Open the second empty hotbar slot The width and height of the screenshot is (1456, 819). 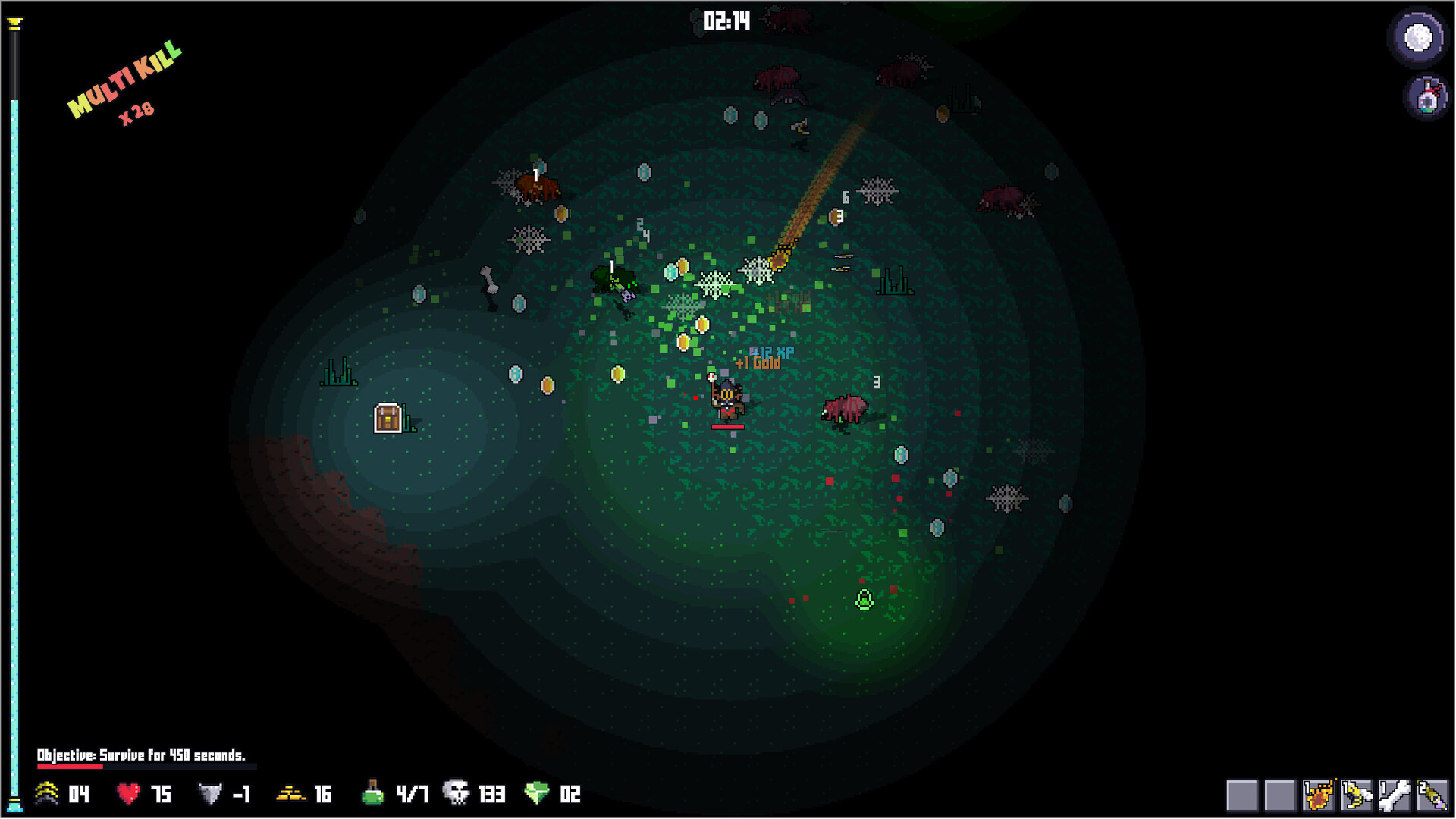[x=1280, y=795]
